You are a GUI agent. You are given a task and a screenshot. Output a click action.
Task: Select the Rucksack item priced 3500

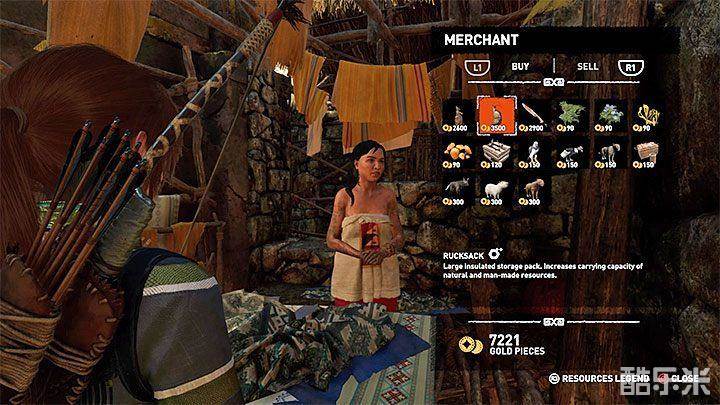coord(494,115)
